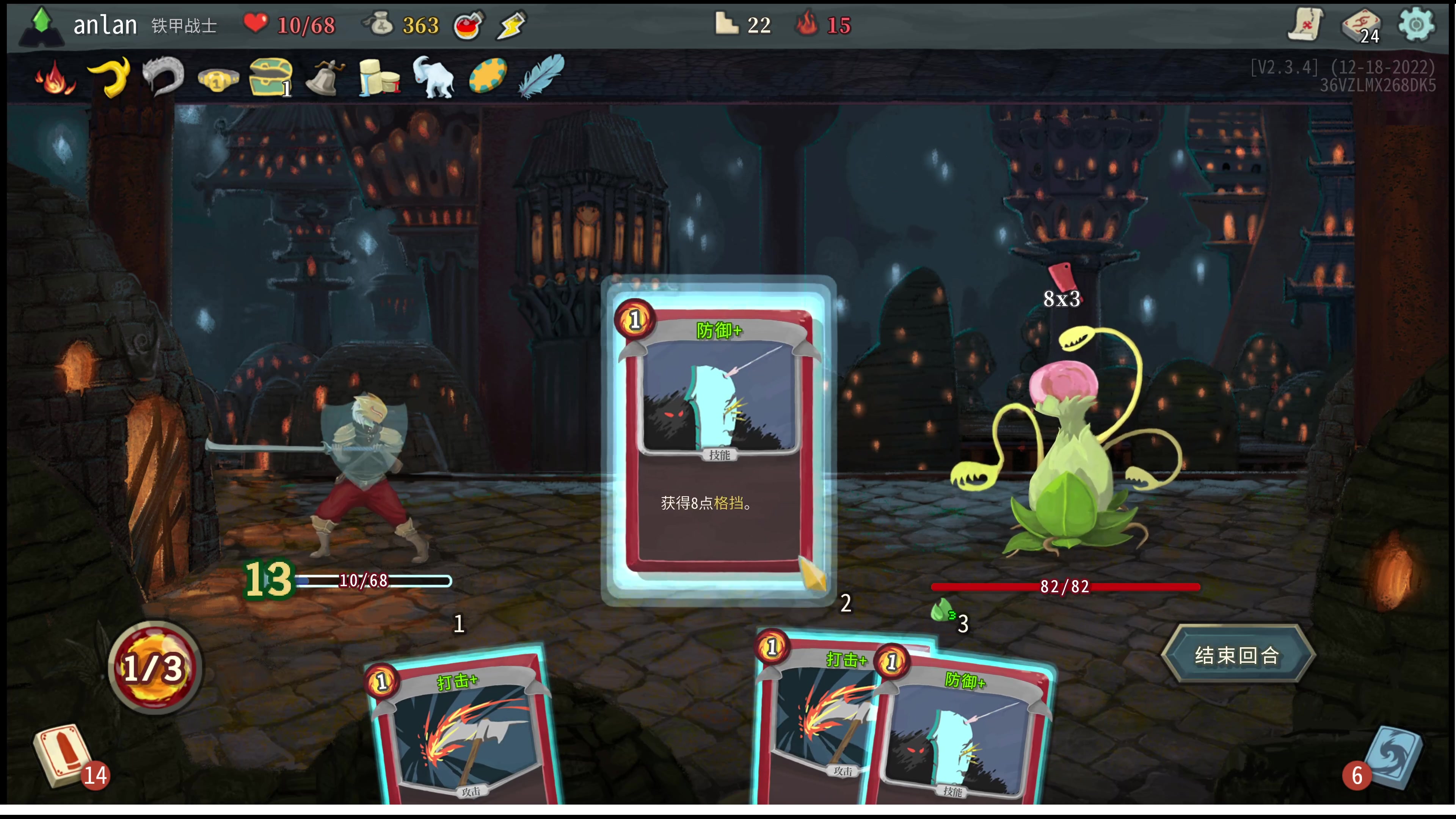Use the lightning bolt potion
The width and height of the screenshot is (1456, 819).
[511, 25]
